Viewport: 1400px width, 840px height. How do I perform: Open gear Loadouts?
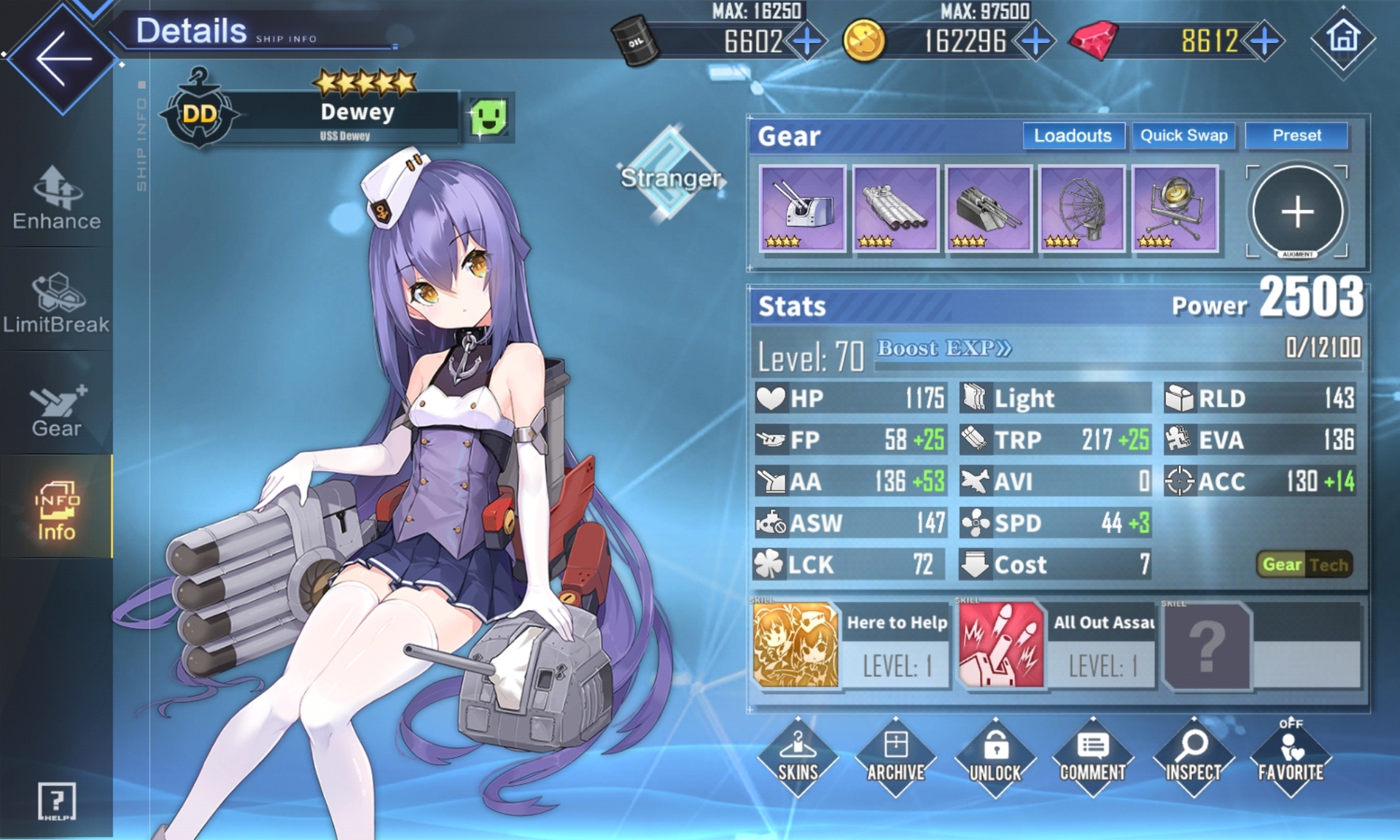pyautogui.click(x=1072, y=136)
